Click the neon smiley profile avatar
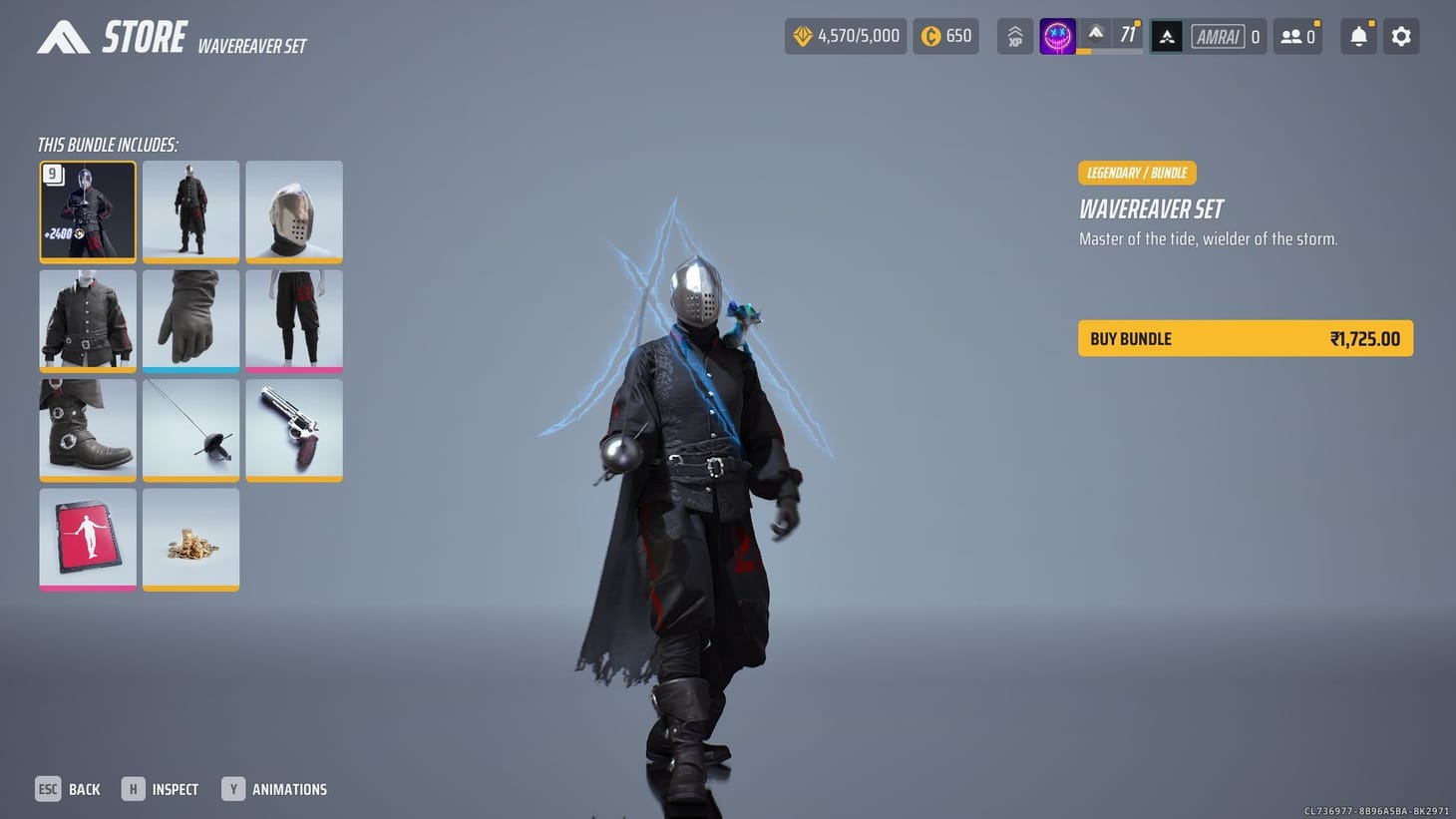Viewport: 1456px width, 819px height. point(1057,36)
